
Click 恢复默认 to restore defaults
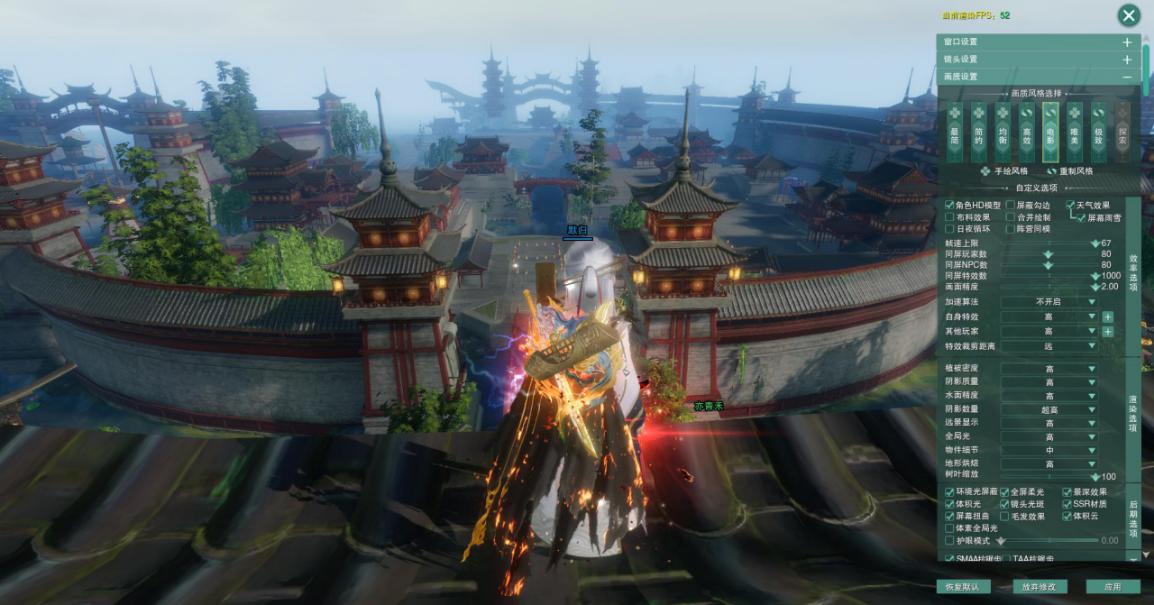(x=963, y=587)
